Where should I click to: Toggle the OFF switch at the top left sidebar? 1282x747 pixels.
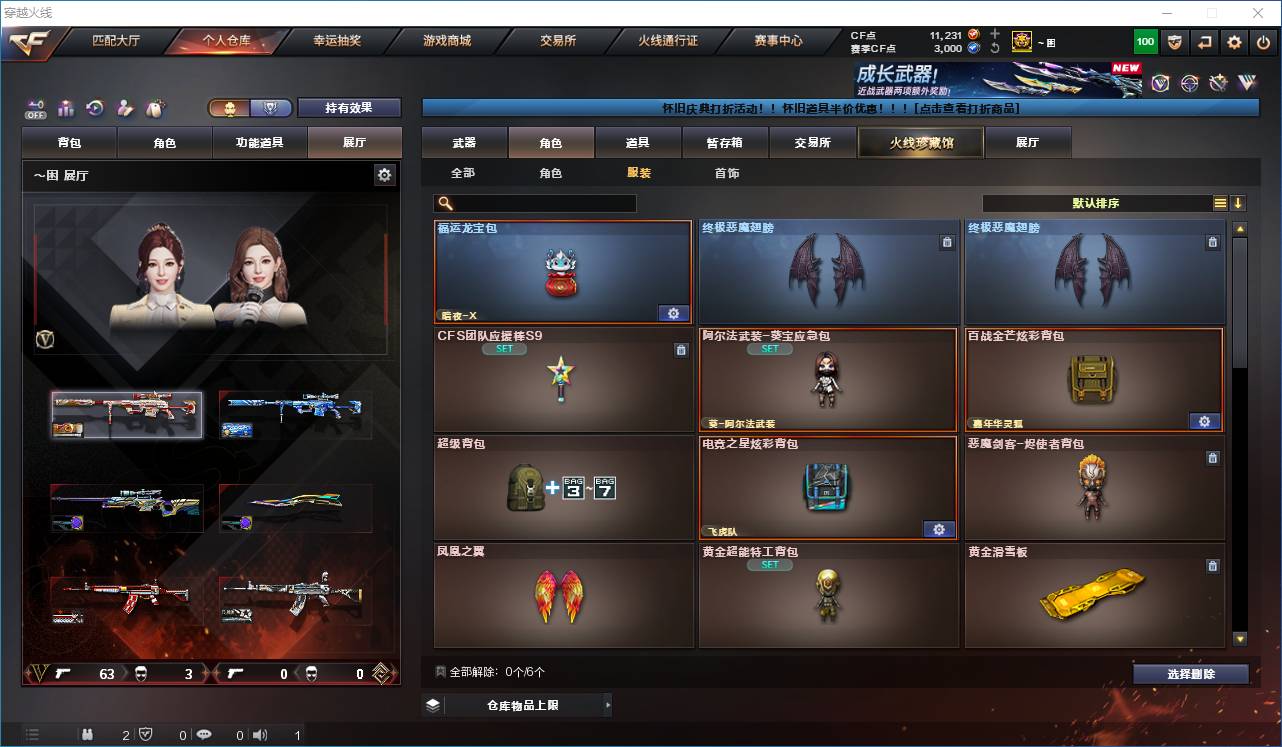[34, 108]
